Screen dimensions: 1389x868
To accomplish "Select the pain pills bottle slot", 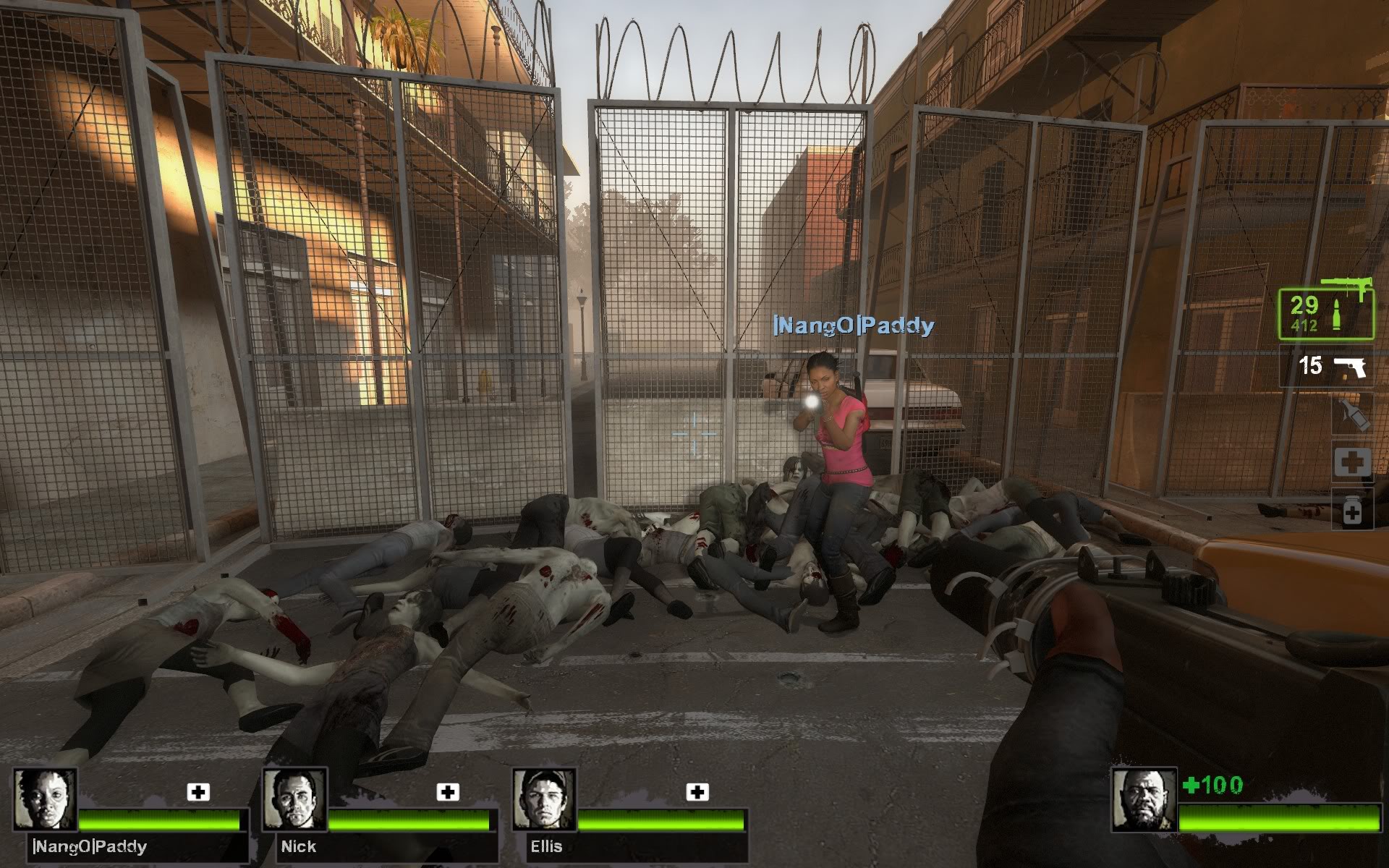I will 1352,511.
